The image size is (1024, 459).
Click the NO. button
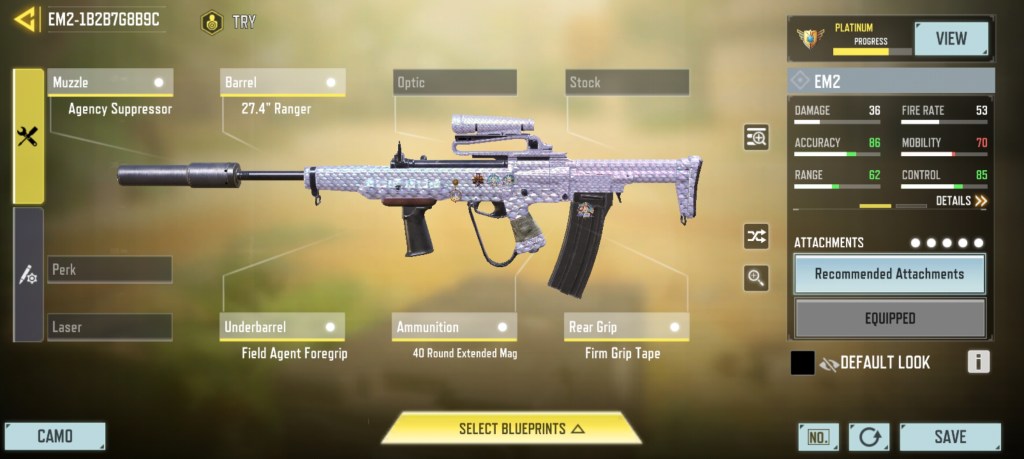point(818,437)
